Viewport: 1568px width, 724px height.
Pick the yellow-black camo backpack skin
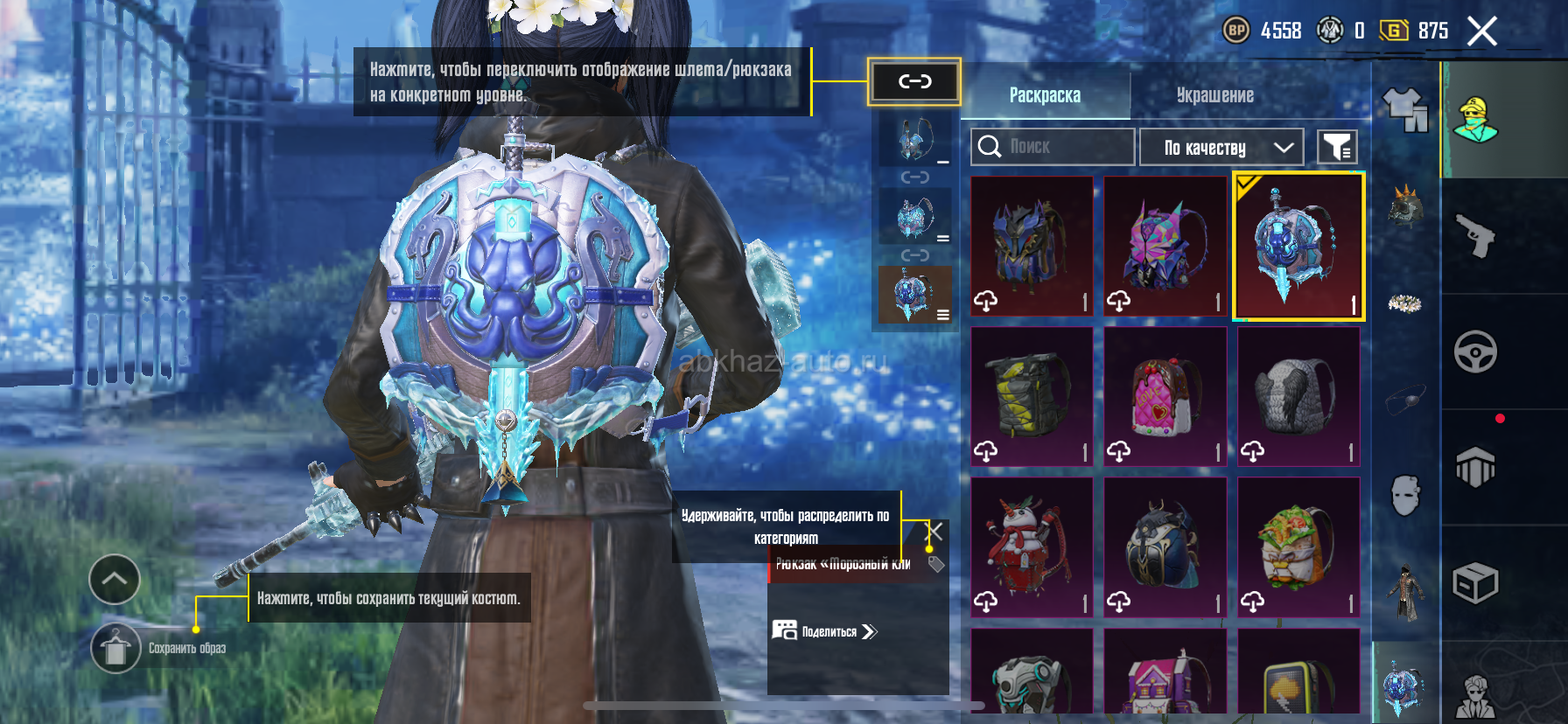click(1032, 397)
